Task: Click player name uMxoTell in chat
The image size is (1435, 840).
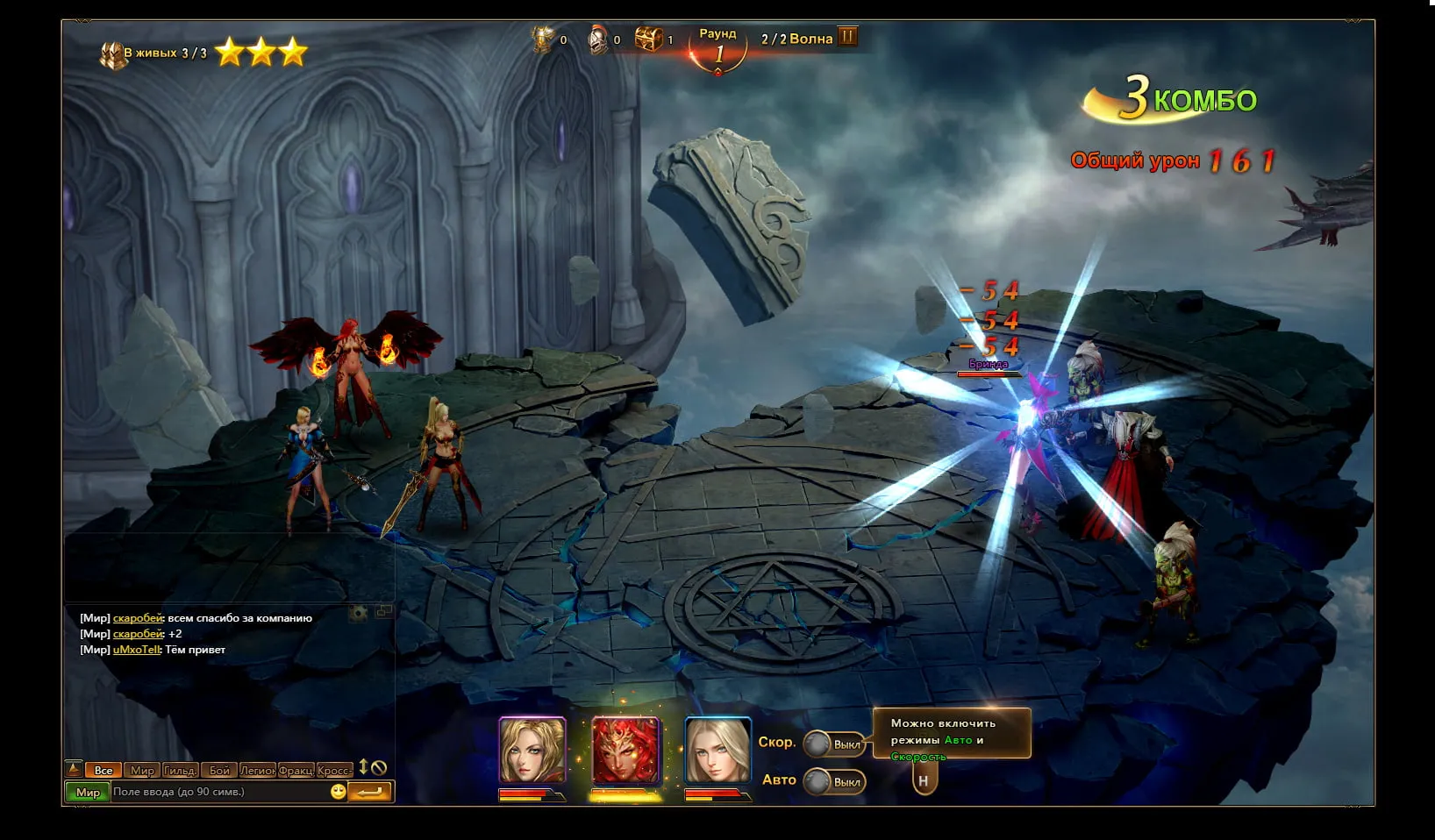Action: [137, 650]
